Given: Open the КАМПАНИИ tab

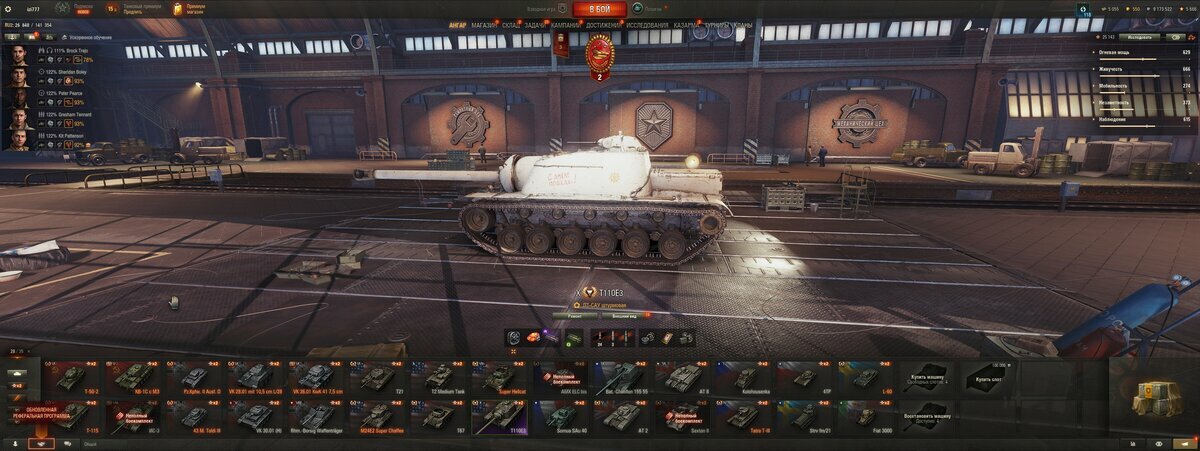Looking at the screenshot, I should pyautogui.click(x=566, y=26).
